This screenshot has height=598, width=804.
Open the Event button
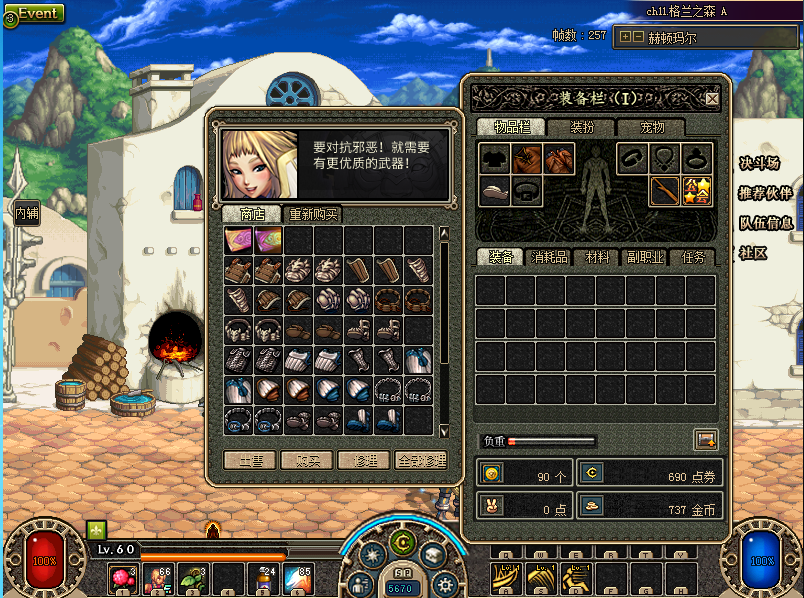pos(33,14)
